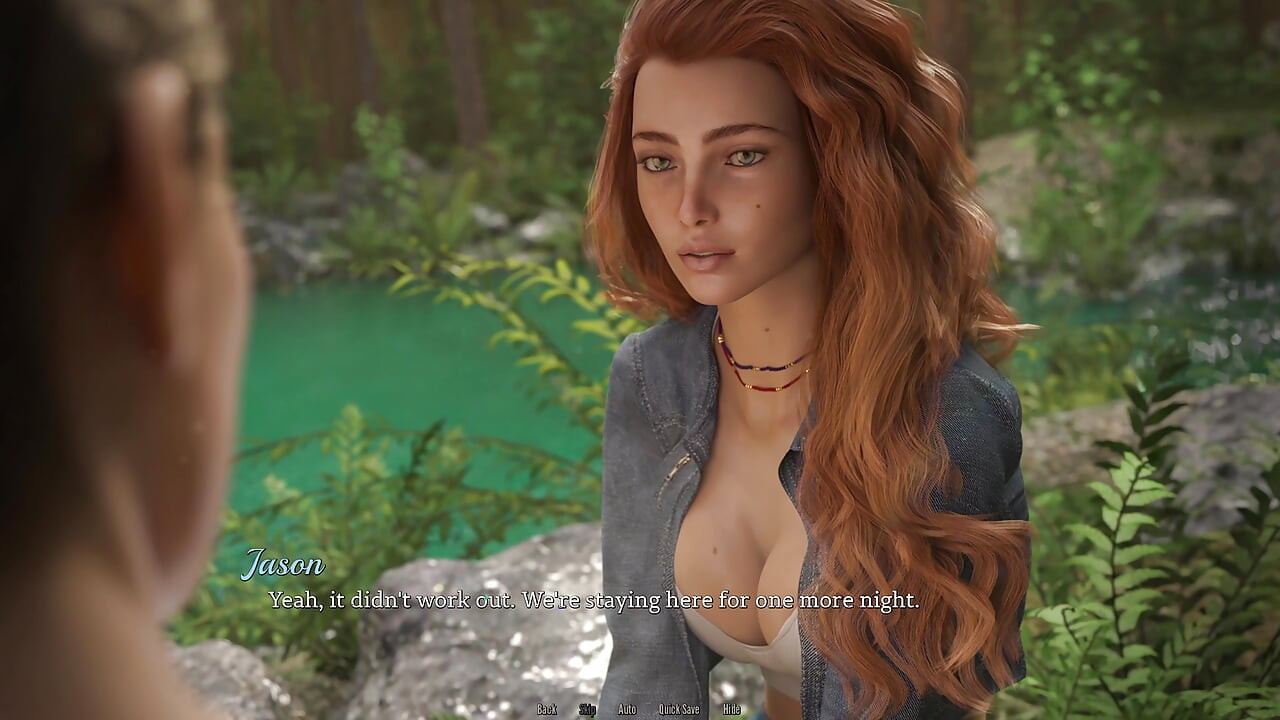Turn on Auto dialogue advance
The width and height of the screenshot is (1280, 720).
point(627,709)
